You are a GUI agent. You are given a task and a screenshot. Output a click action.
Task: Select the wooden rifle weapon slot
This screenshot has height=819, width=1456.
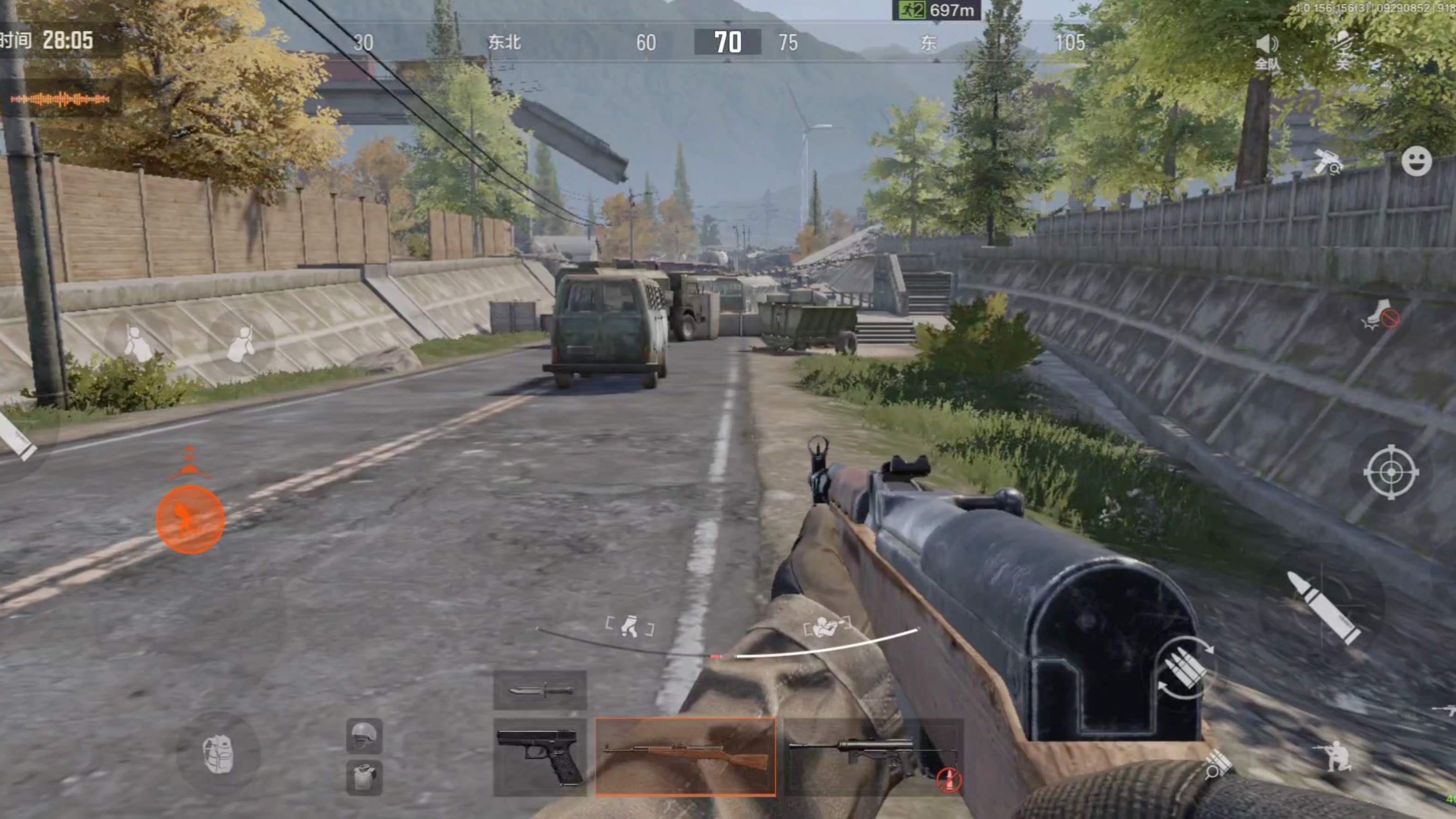click(685, 757)
